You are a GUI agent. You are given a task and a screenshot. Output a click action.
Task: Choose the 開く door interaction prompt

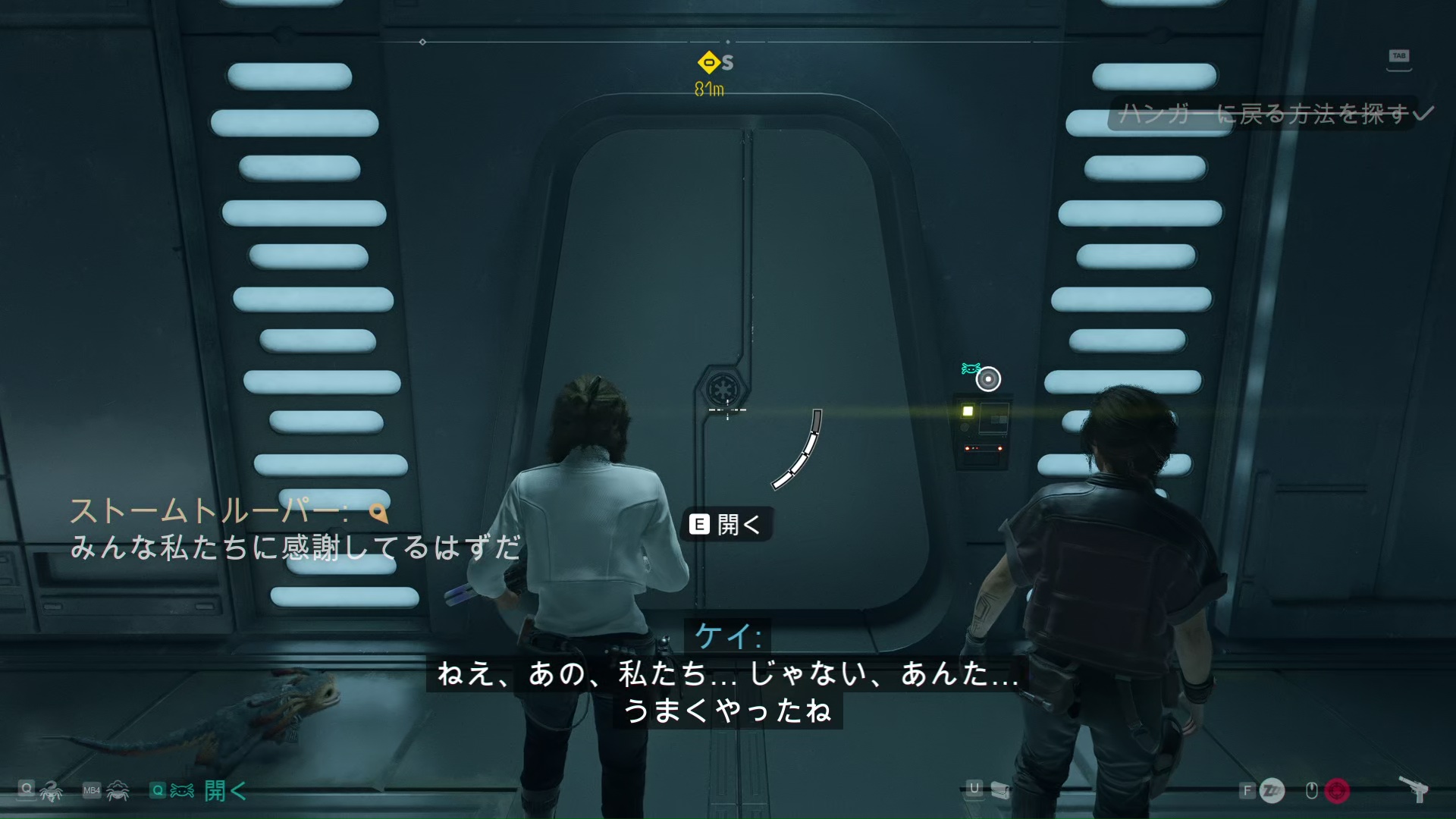pos(726,524)
